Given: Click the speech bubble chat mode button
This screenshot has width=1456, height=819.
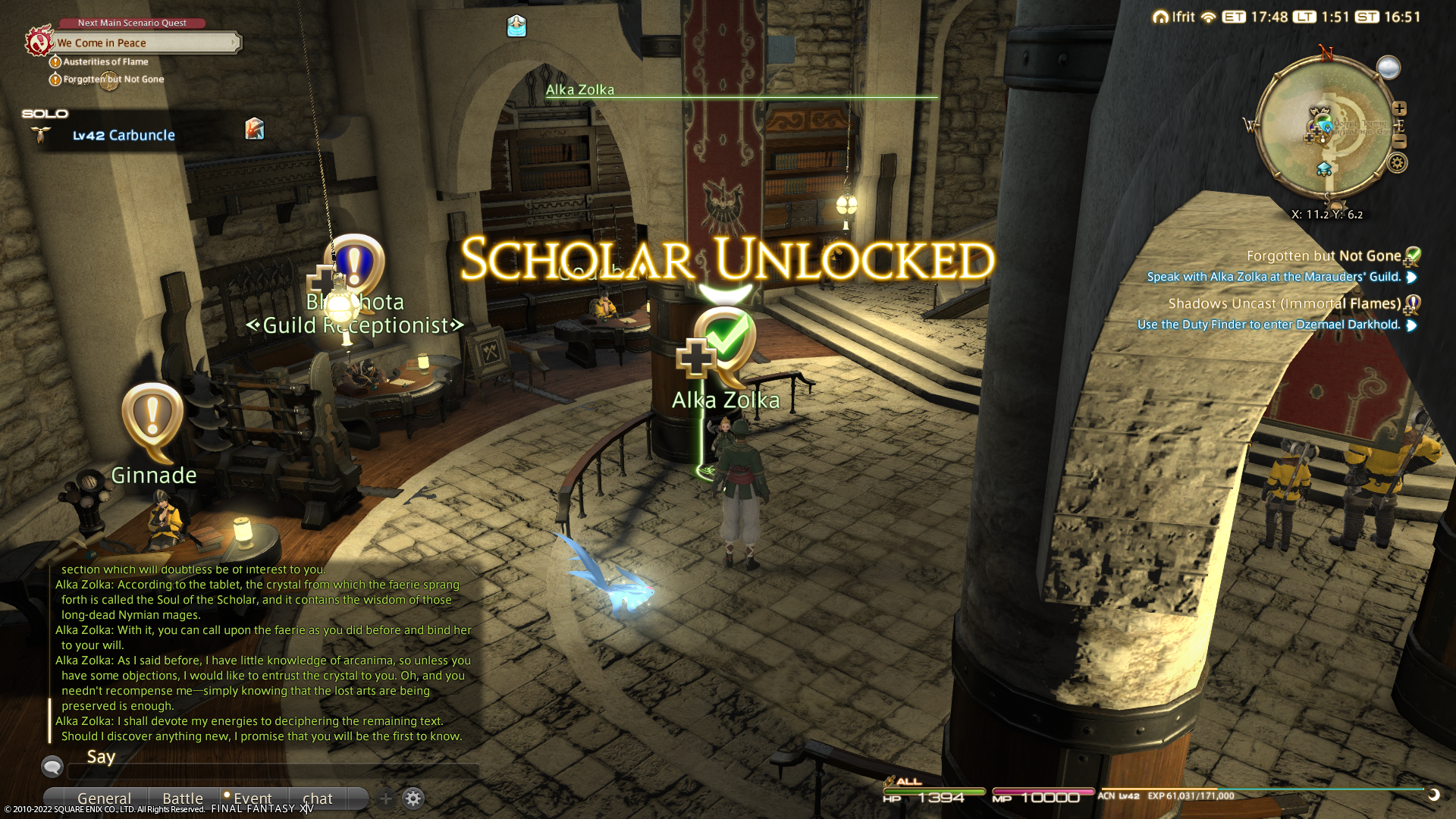Looking at the screenshot, I should (x=52, y=767).
